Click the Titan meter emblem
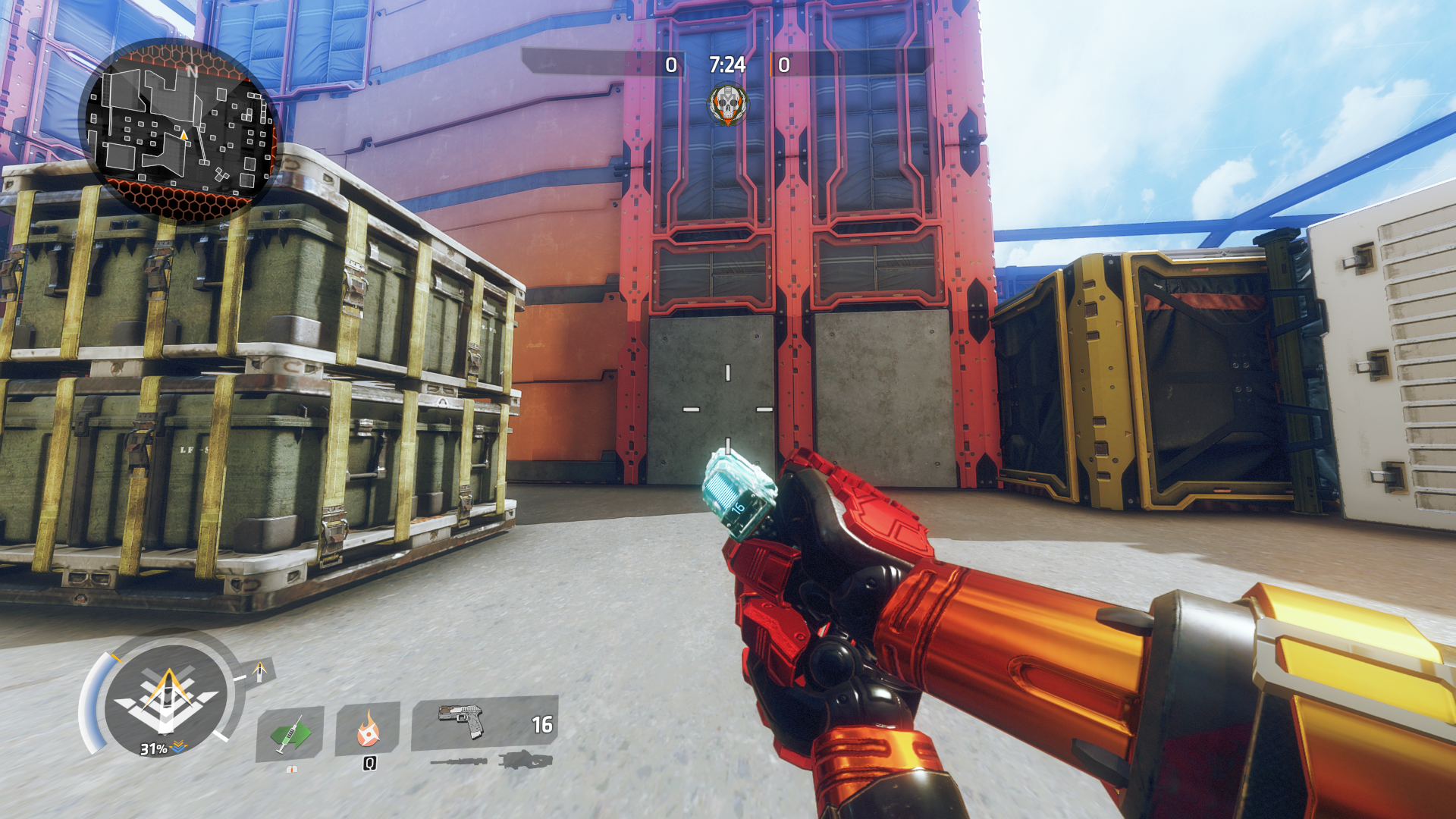 [166, 698]
